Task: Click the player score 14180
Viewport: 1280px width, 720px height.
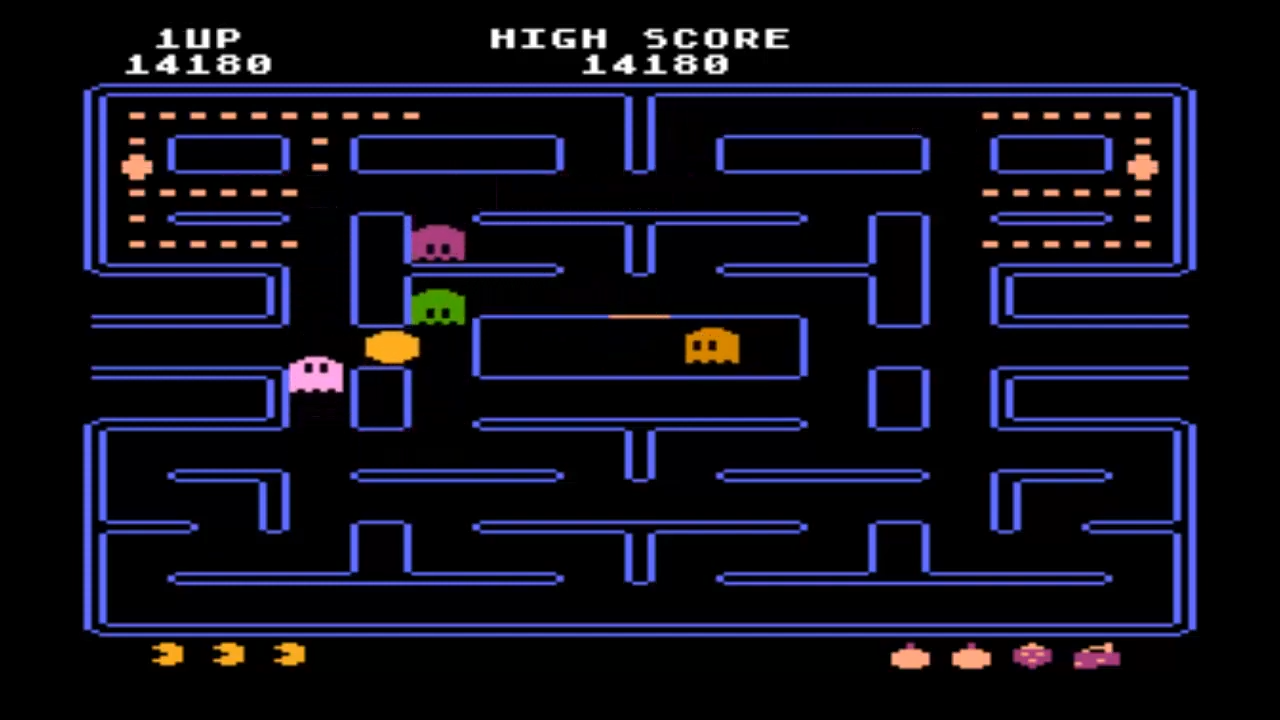Action: [x=198, y=64]
